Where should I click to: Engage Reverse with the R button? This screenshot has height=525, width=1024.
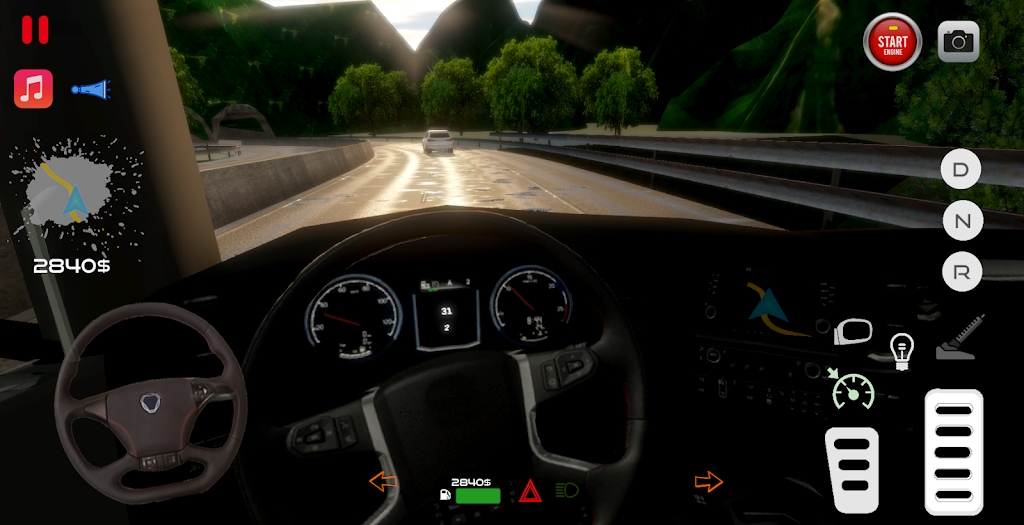[x=962, y=271]
